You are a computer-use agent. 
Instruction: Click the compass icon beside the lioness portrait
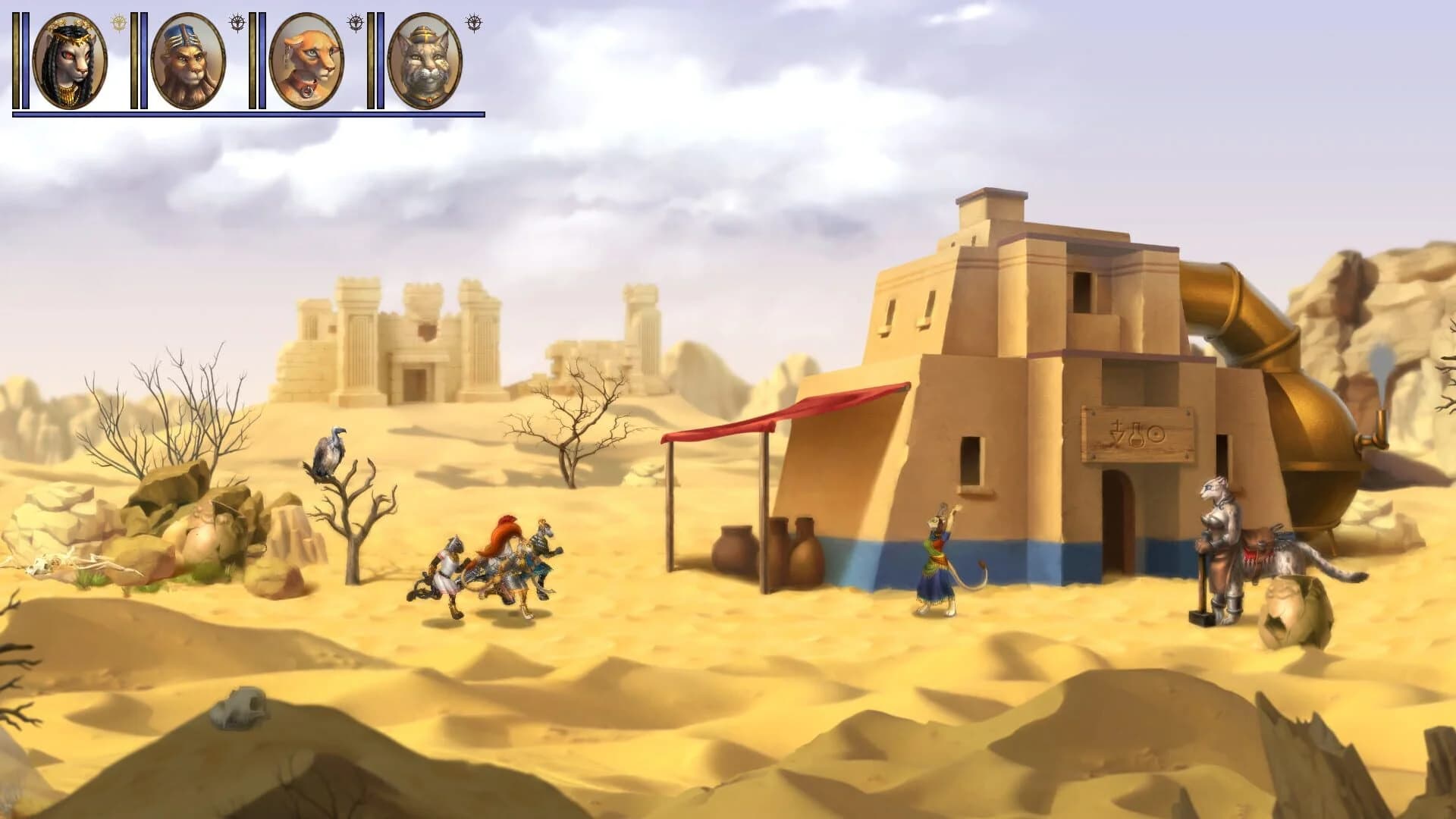[x=355, y=23]
